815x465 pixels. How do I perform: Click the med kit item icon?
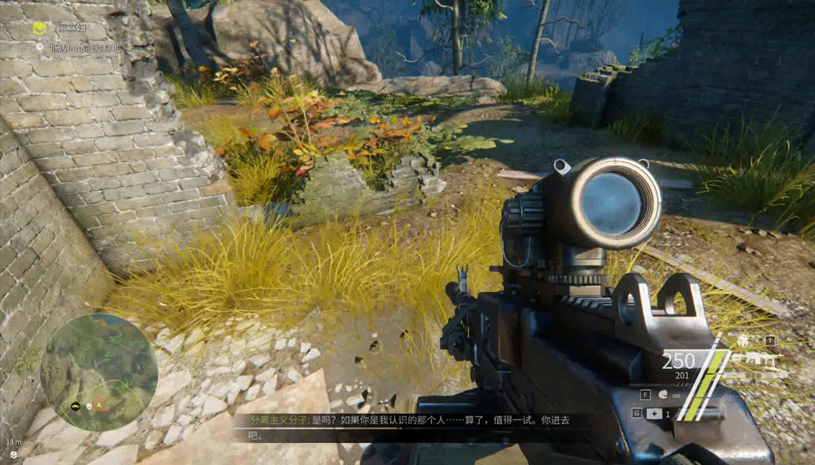pos(653,413)
